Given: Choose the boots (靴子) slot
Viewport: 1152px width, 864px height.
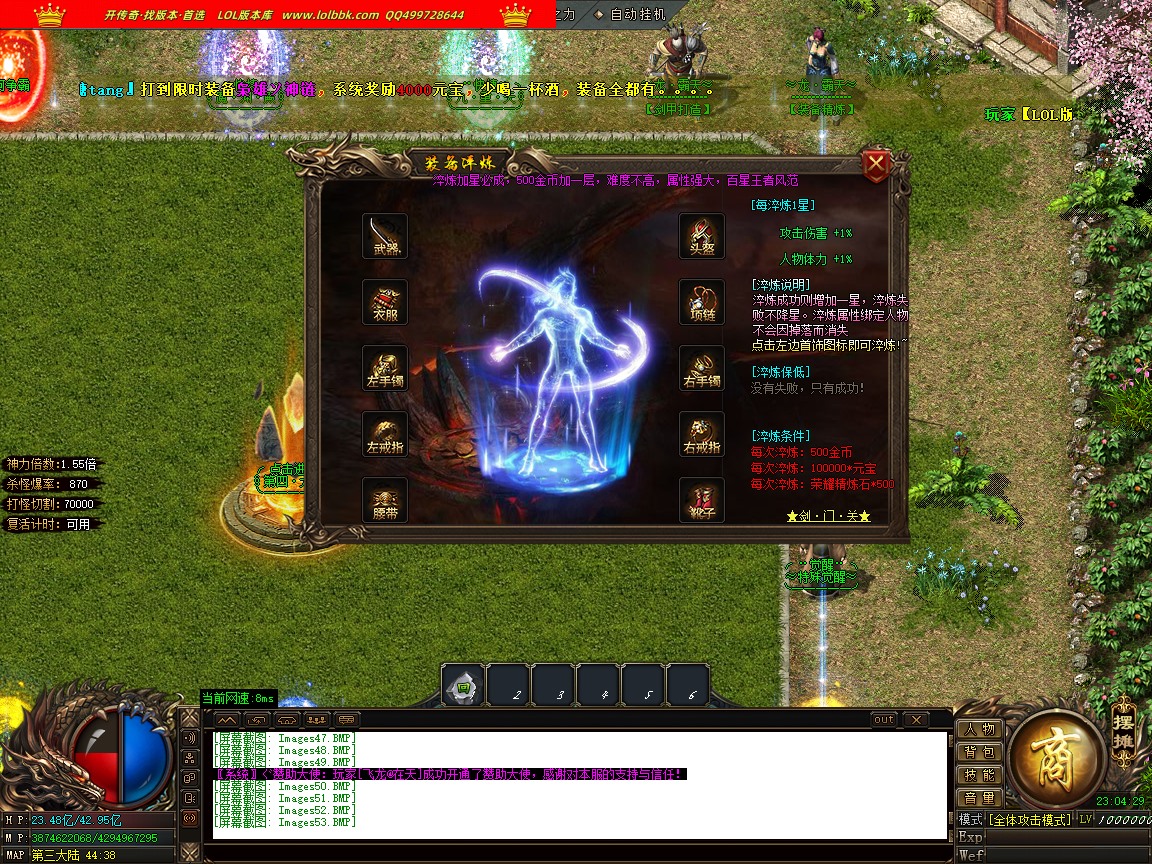Looking at the screenshot, I should click(x=701, y=500).
